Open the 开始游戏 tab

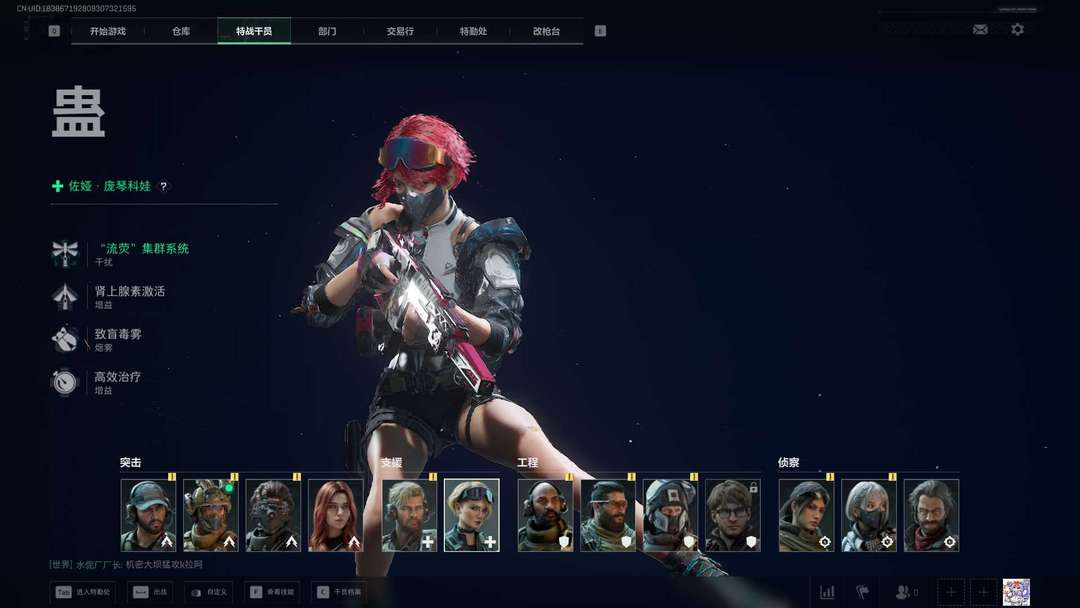(108, 31)
